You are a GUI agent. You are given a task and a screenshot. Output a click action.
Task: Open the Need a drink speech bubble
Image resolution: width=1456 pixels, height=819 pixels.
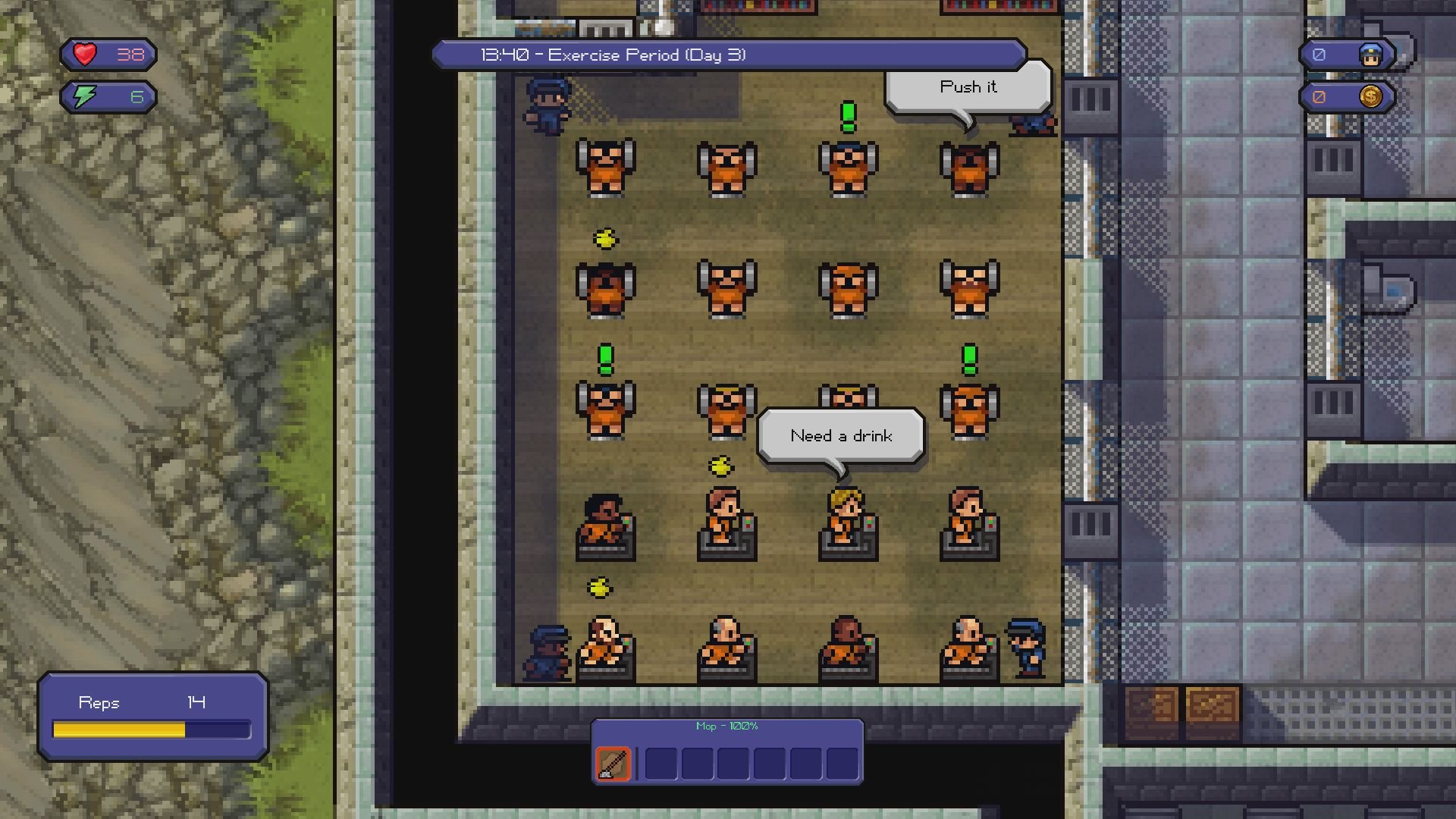pyautogui.click(x=842, y=435)
